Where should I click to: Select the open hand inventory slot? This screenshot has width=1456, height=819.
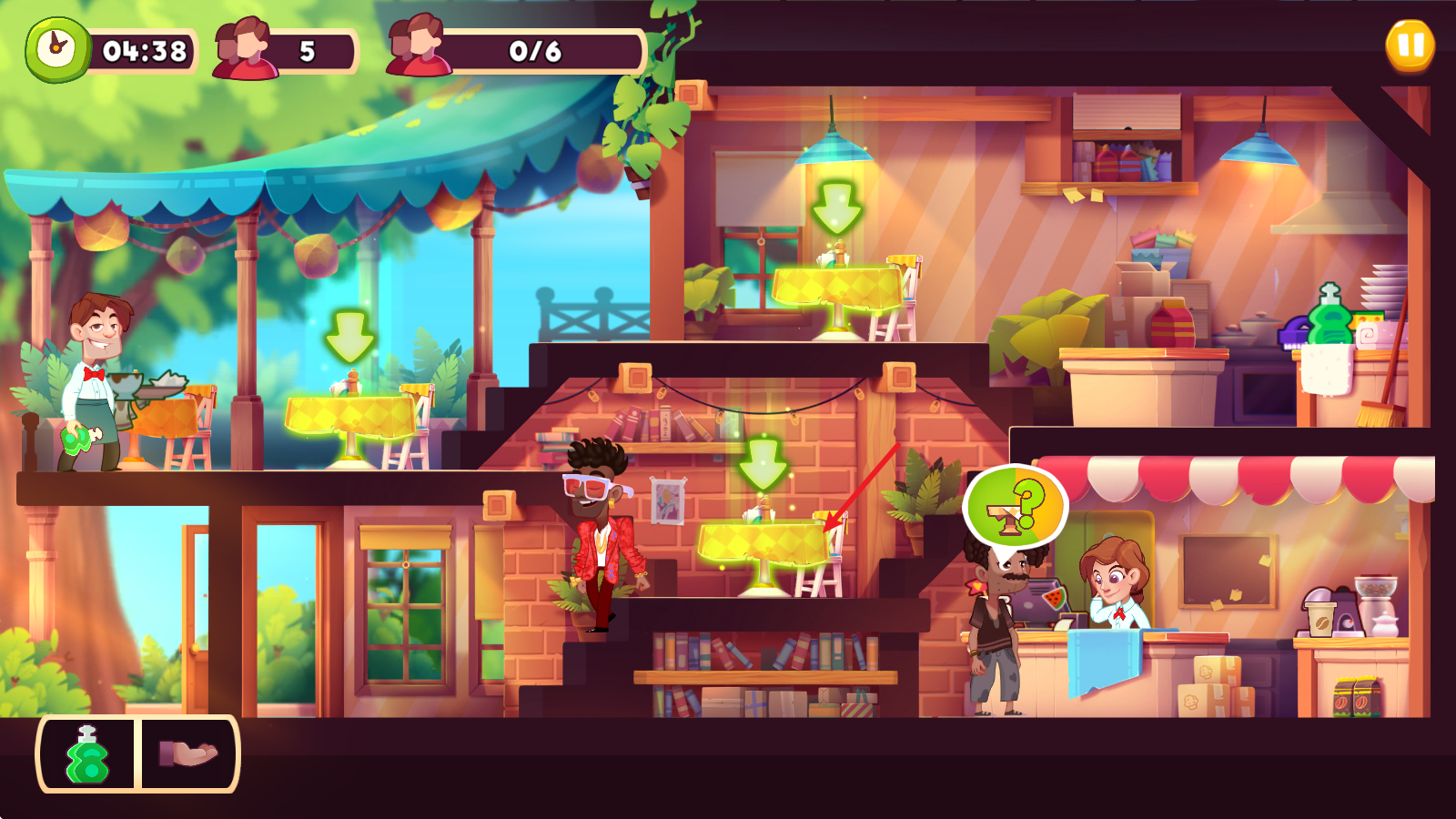tap(188, 754)
